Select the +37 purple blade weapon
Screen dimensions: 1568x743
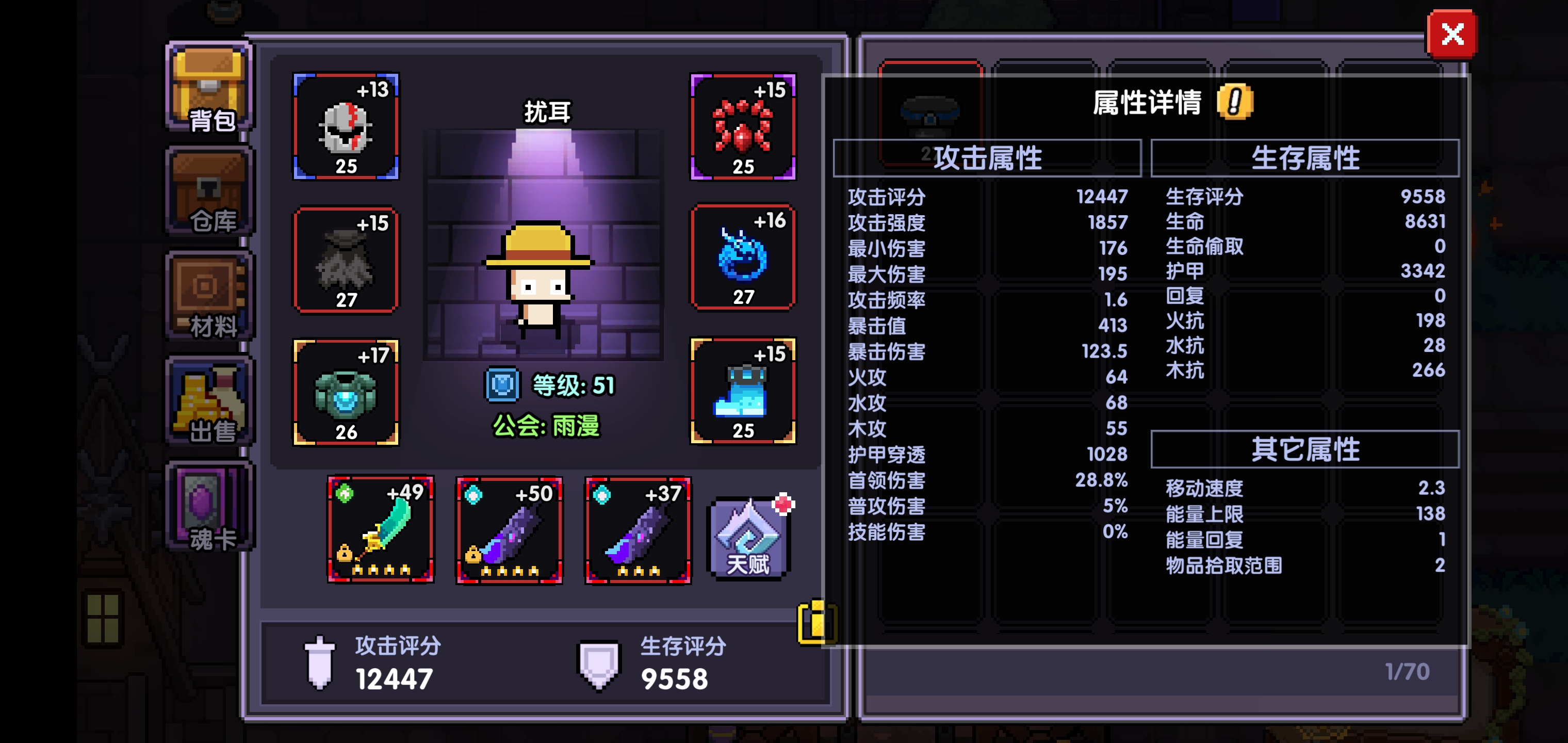pyautogui.click(x=638, y=531)
